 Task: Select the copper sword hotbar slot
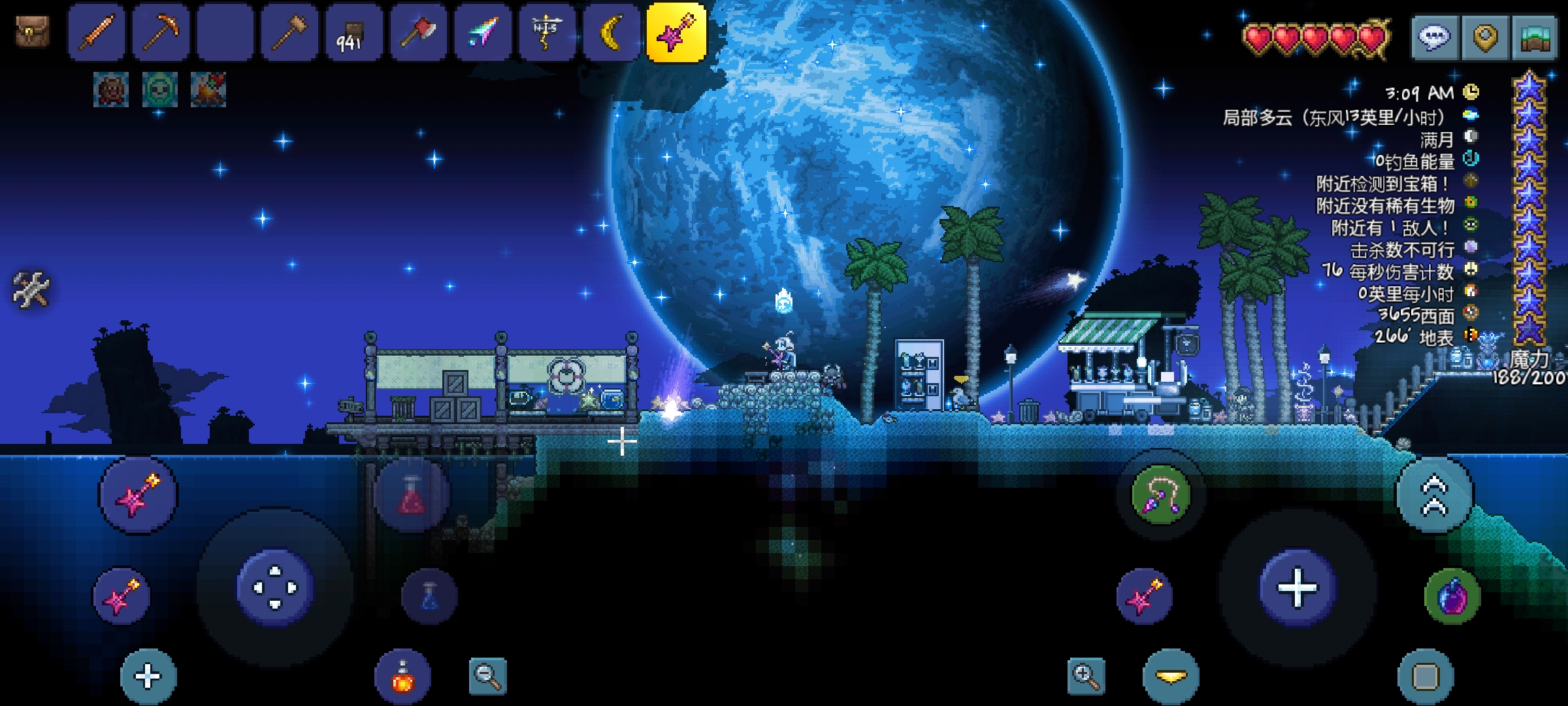point(97,33)
